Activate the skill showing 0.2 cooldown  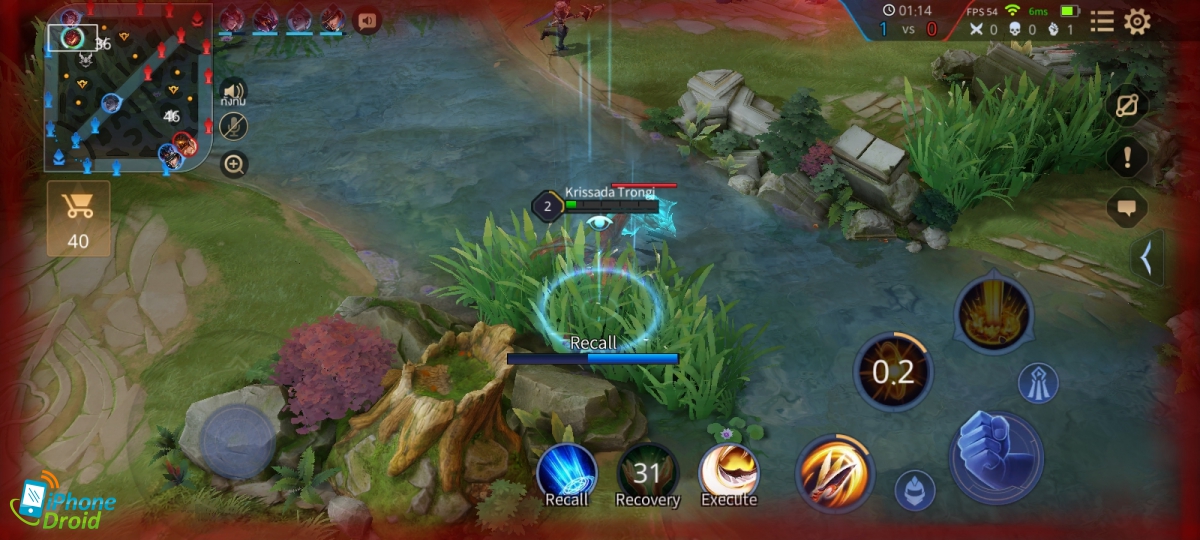point(893,373)
